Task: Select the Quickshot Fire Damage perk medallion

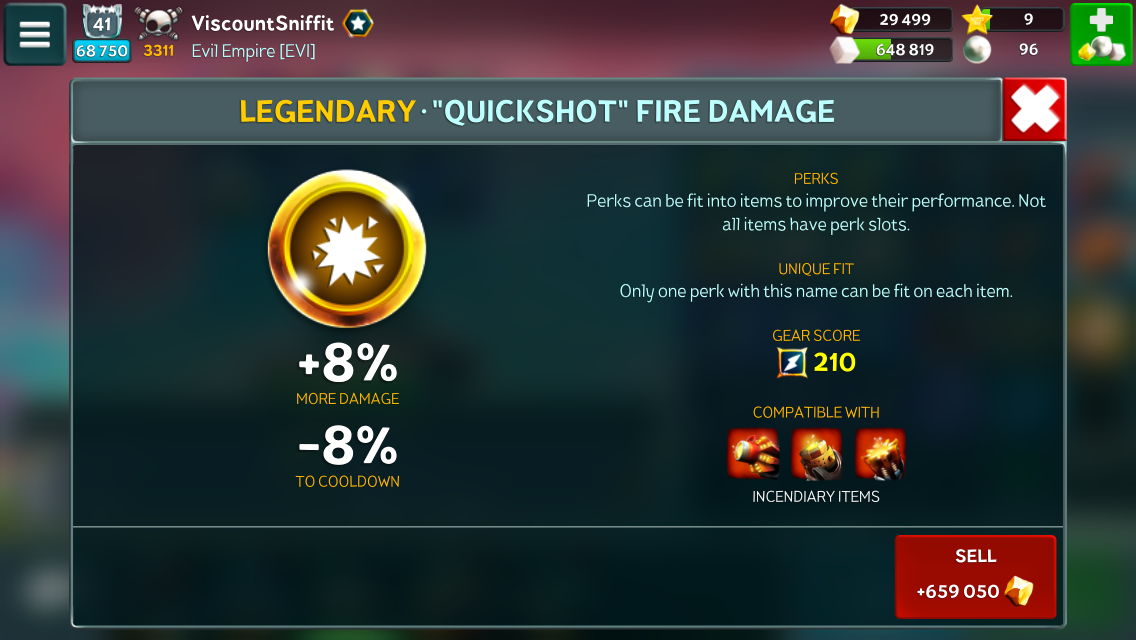Action: 347,248
